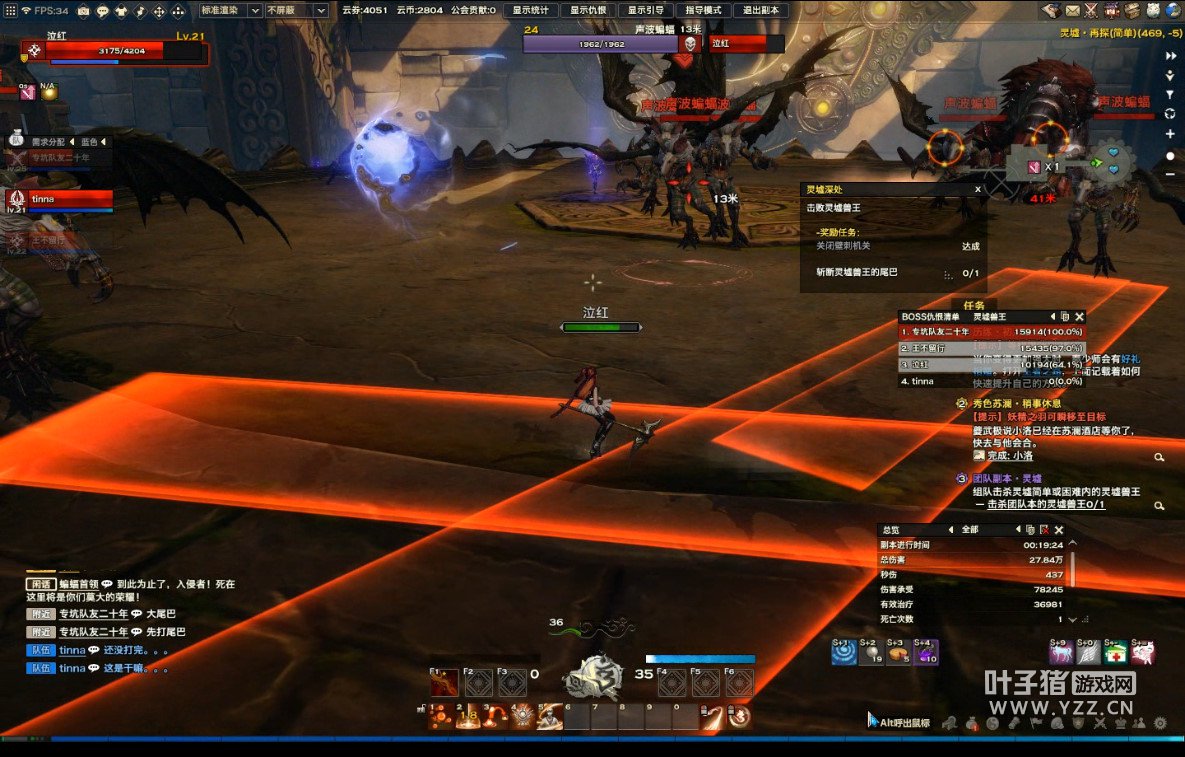Toggle the 显示仇恨 button
Image resolution: width=1185 pixels, height=757 pixels.
coord(589,10)
